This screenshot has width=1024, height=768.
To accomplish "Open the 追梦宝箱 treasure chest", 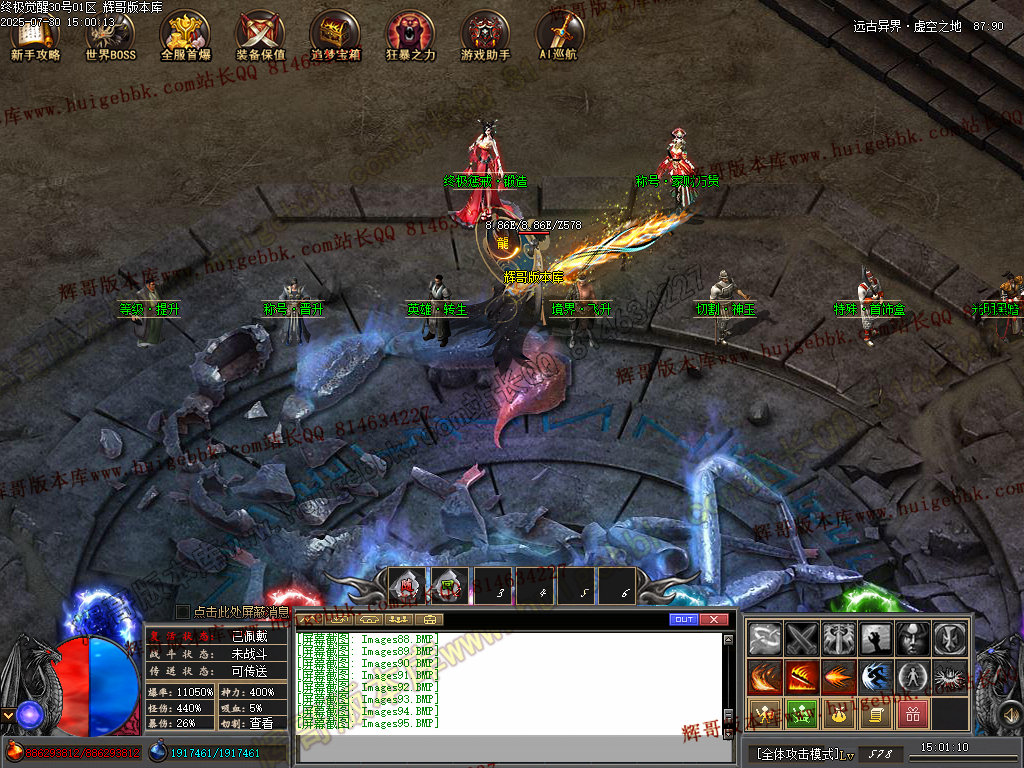I will click(335, 36).
